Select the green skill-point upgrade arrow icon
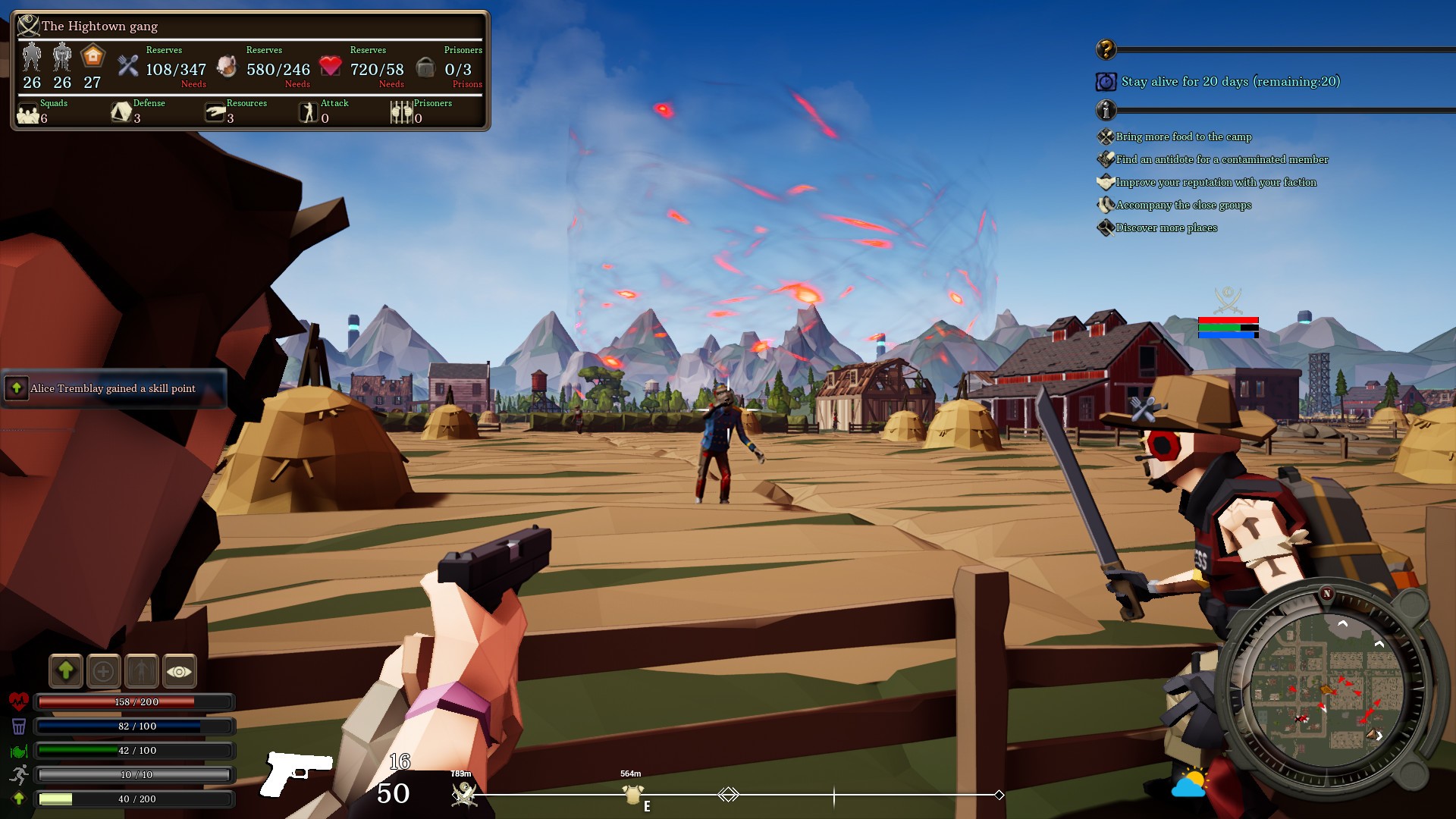Viewport: 1456px width, 819px height. pyautogui.click(x=66, y=670)
